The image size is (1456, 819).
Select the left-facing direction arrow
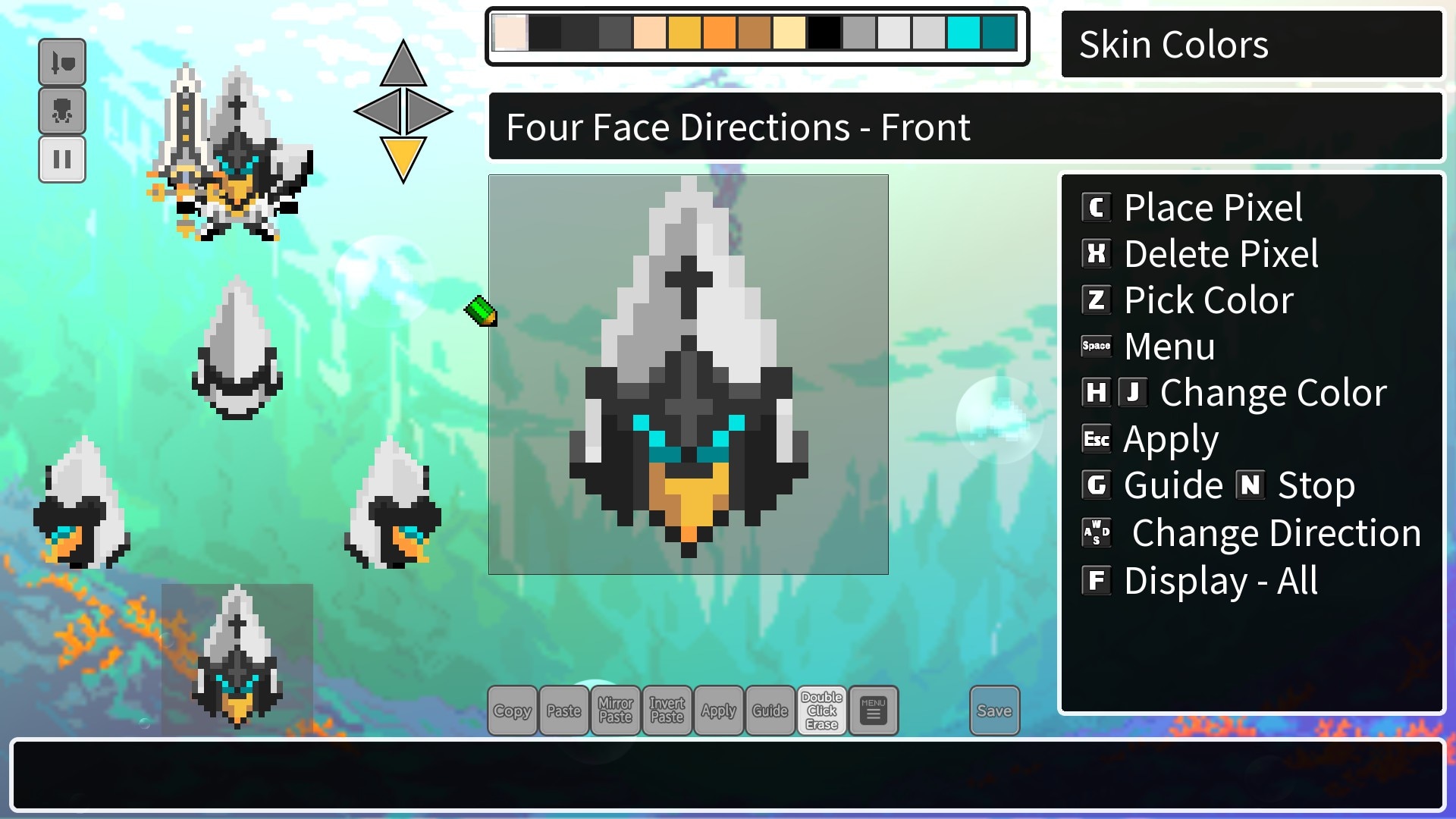tap(379, 111)
